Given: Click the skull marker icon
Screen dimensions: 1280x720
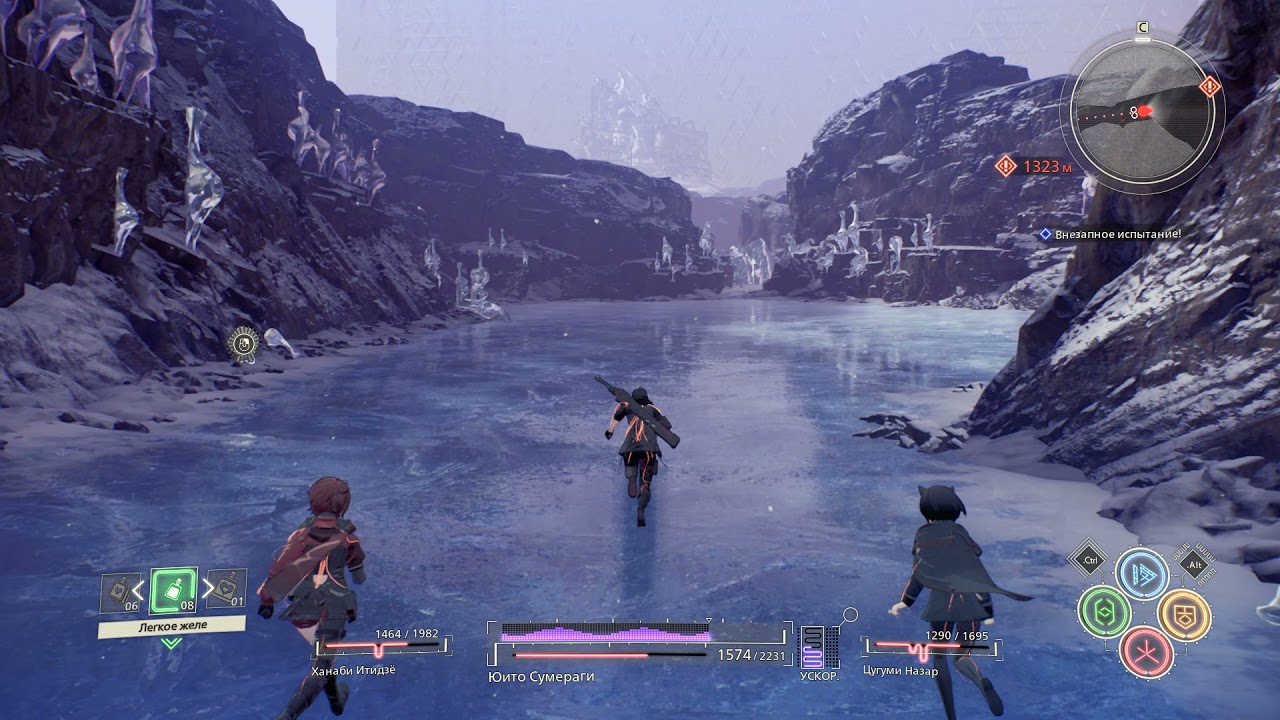Looking at the screenshot, I should pyautogui.click(x=242, y=343).
